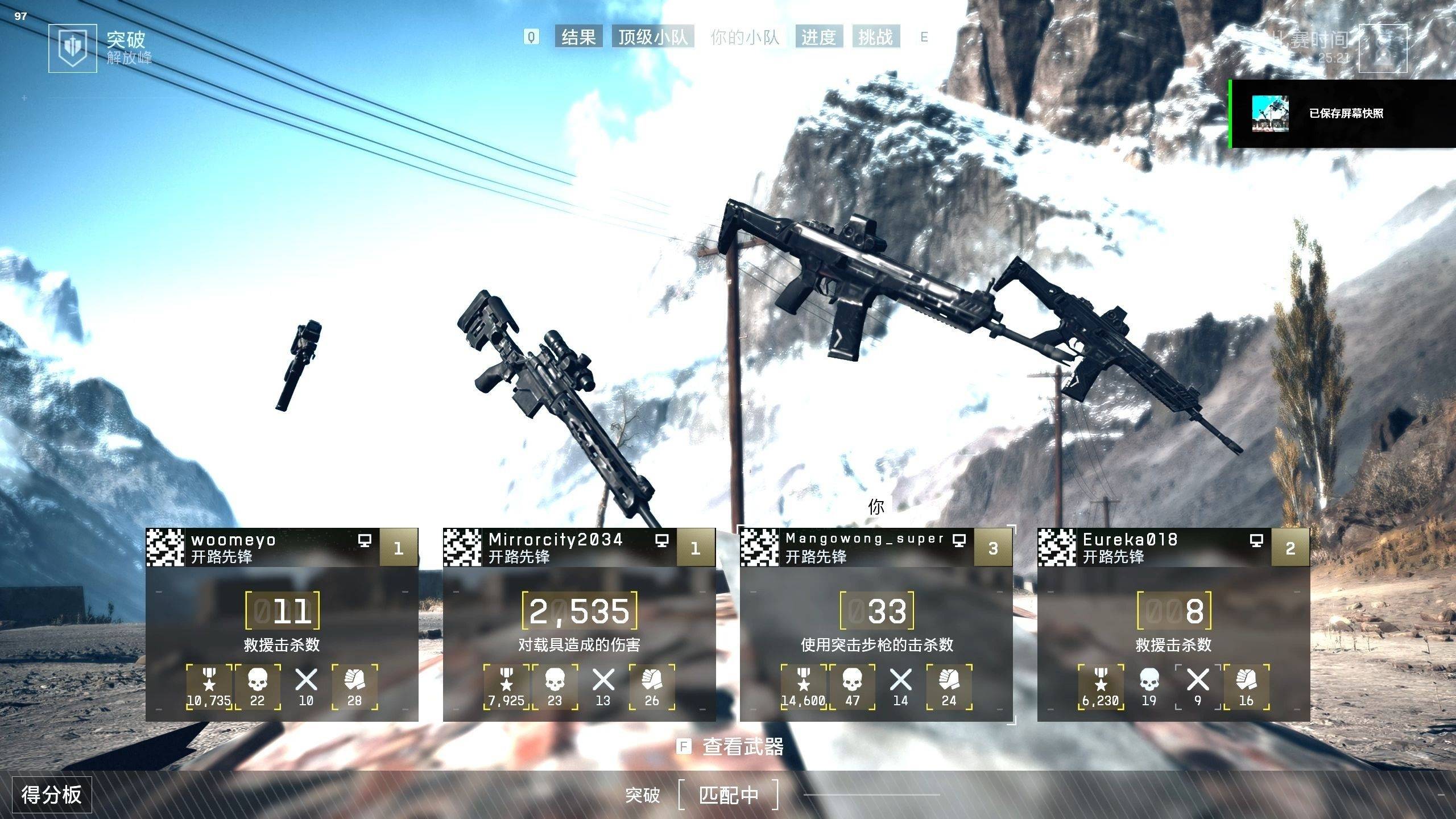1456x819 pixels.
Task: Show the 进度 tab
Action: click(818, 38)
